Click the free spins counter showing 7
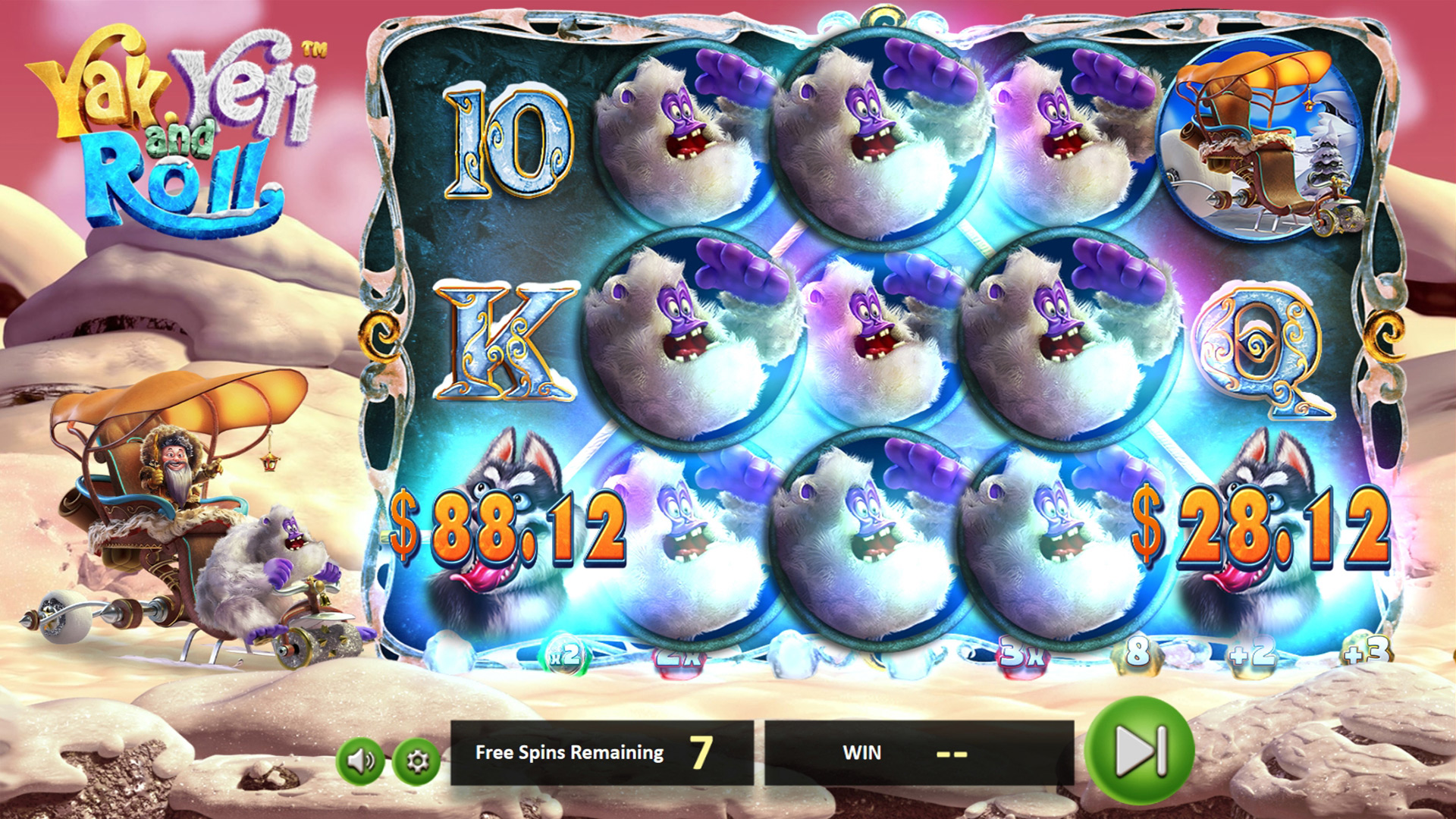This screenshot has width=1456, height=819. point(703,752)
